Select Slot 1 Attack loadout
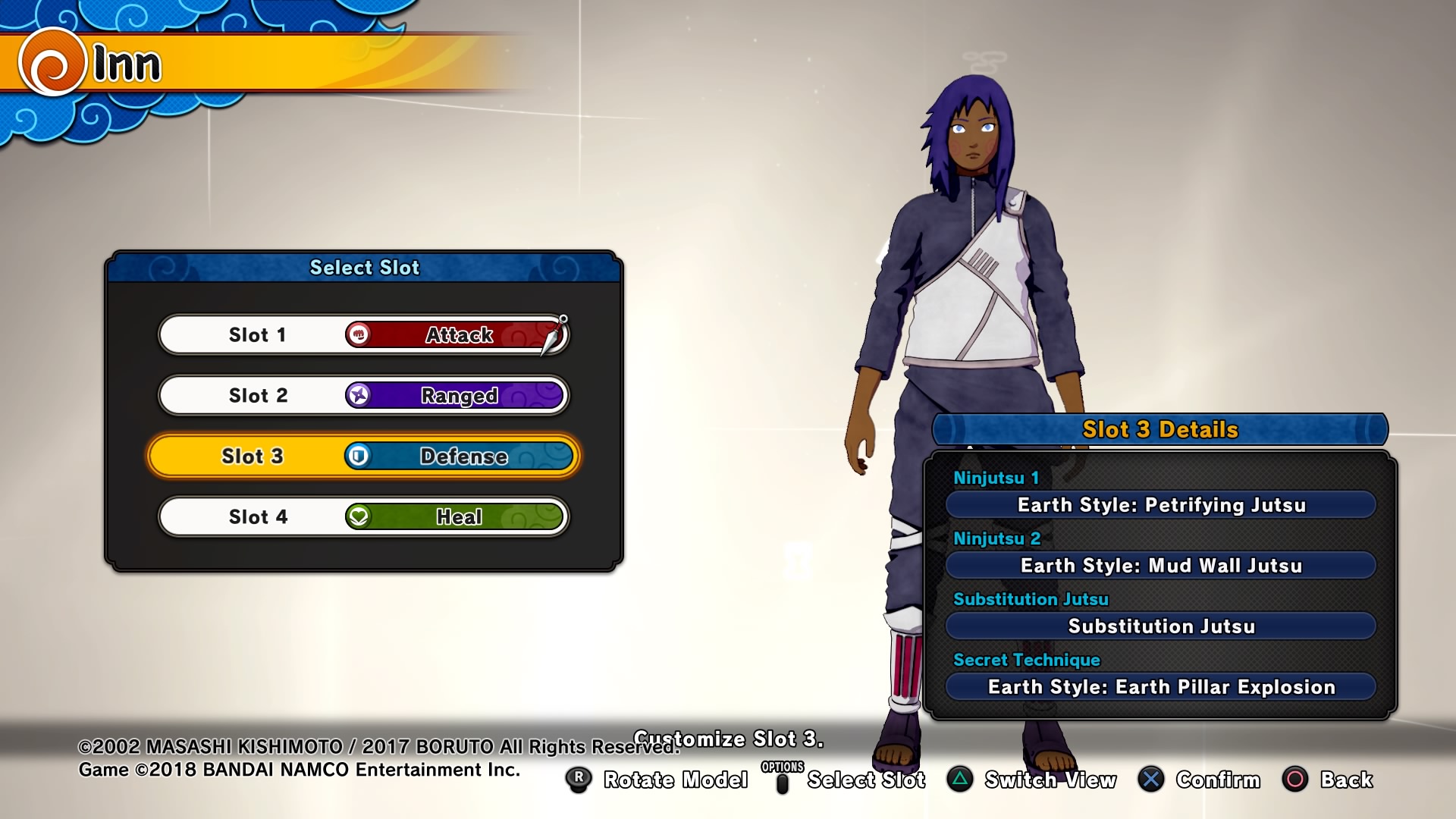1456x819 pixels. 363,334
